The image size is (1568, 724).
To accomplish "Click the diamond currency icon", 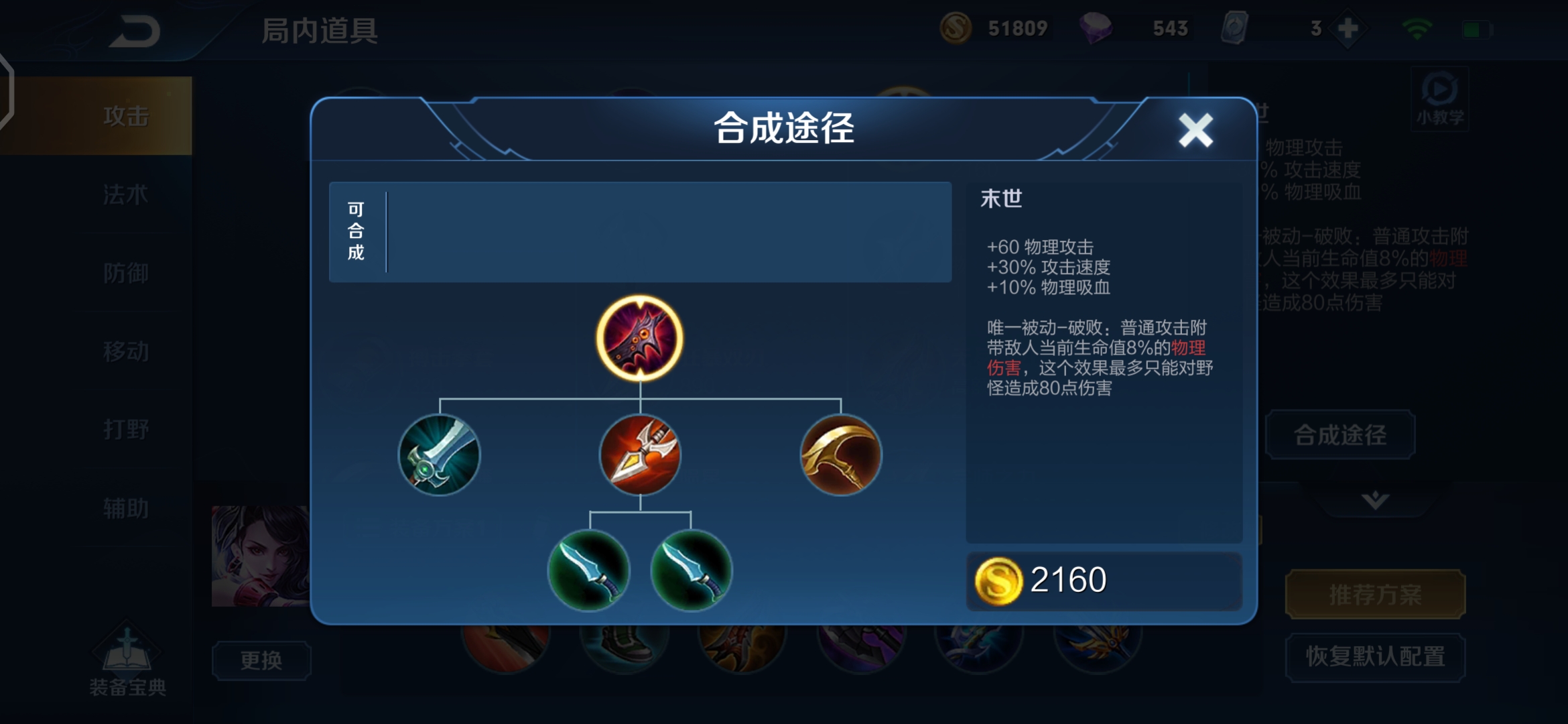I will (1099, 28).
